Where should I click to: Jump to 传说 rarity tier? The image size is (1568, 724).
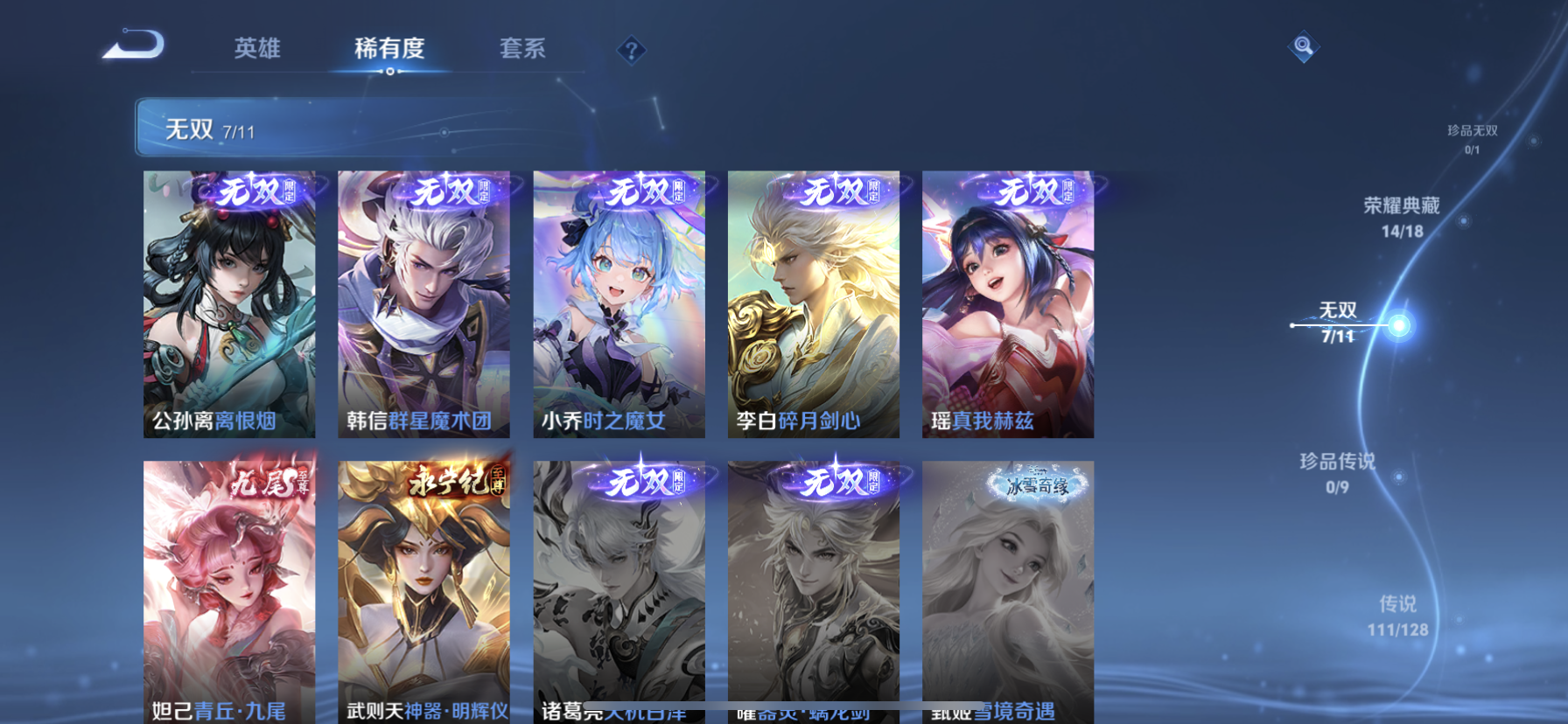point(1397,616)
